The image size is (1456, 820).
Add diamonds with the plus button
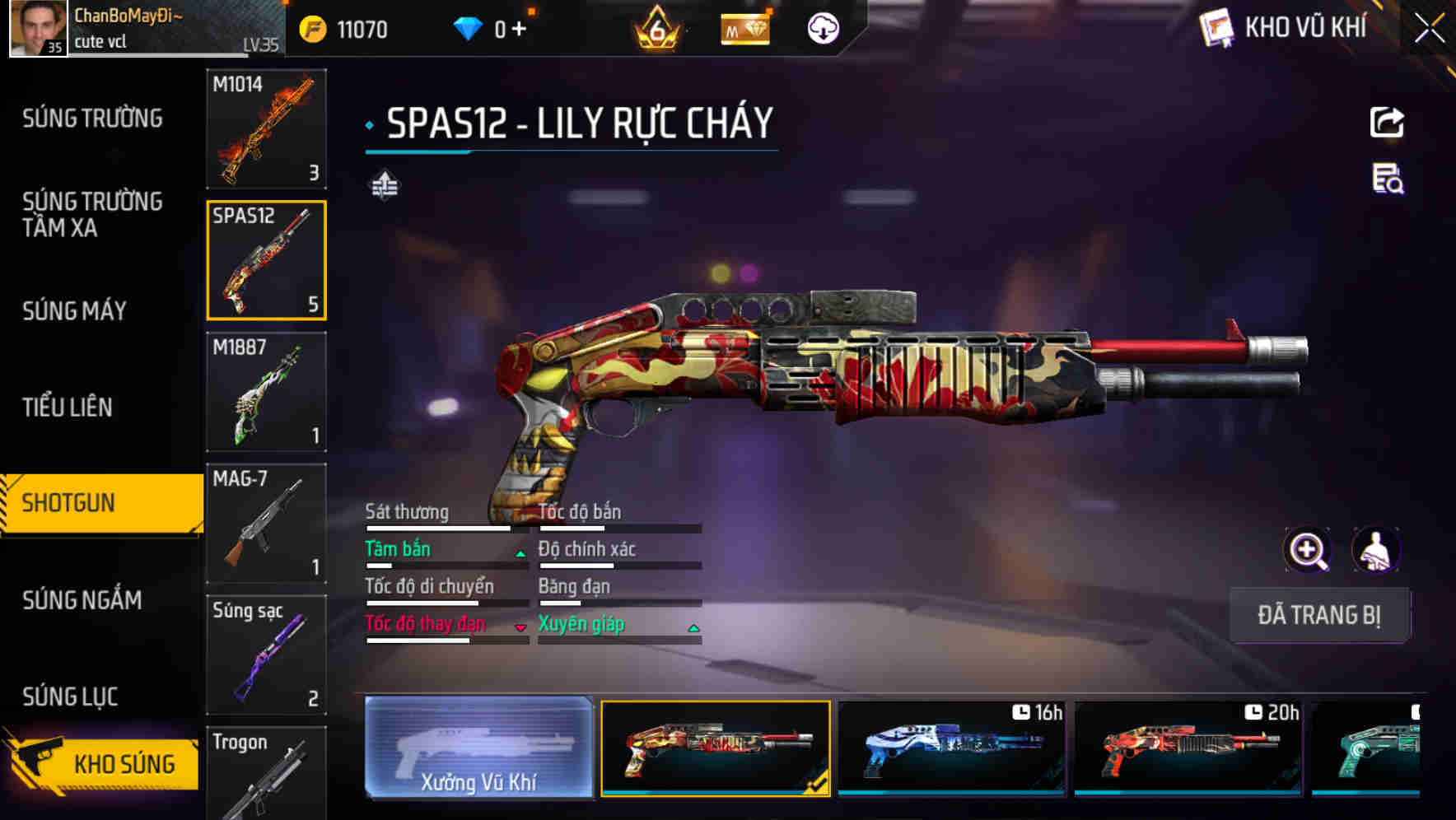[x=519, y=30]
